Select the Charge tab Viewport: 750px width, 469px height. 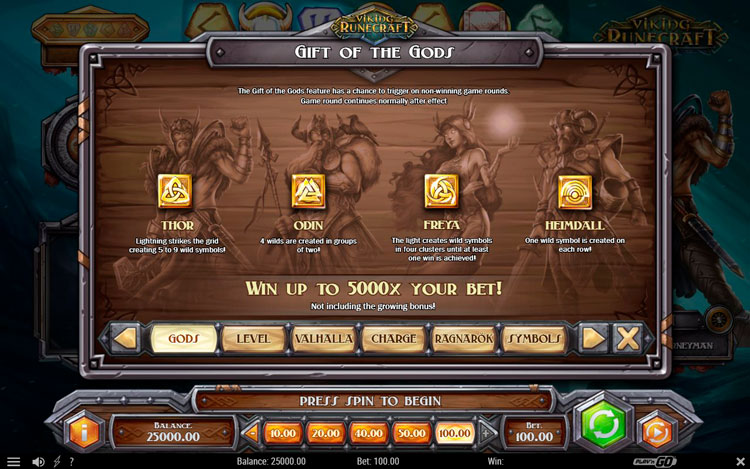(x=393, y=339)
